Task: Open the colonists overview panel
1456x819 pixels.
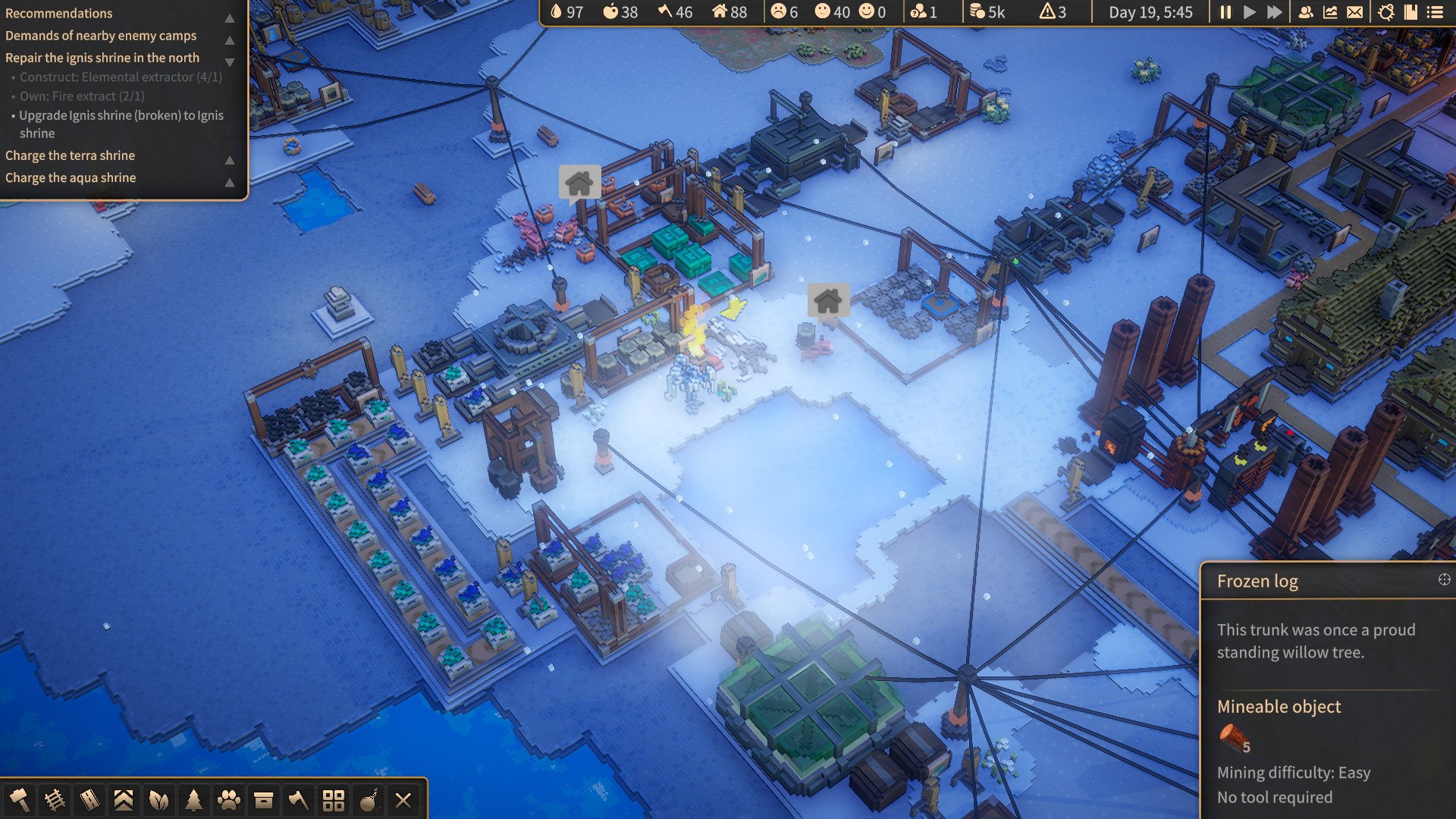Action: [1306, 12]
